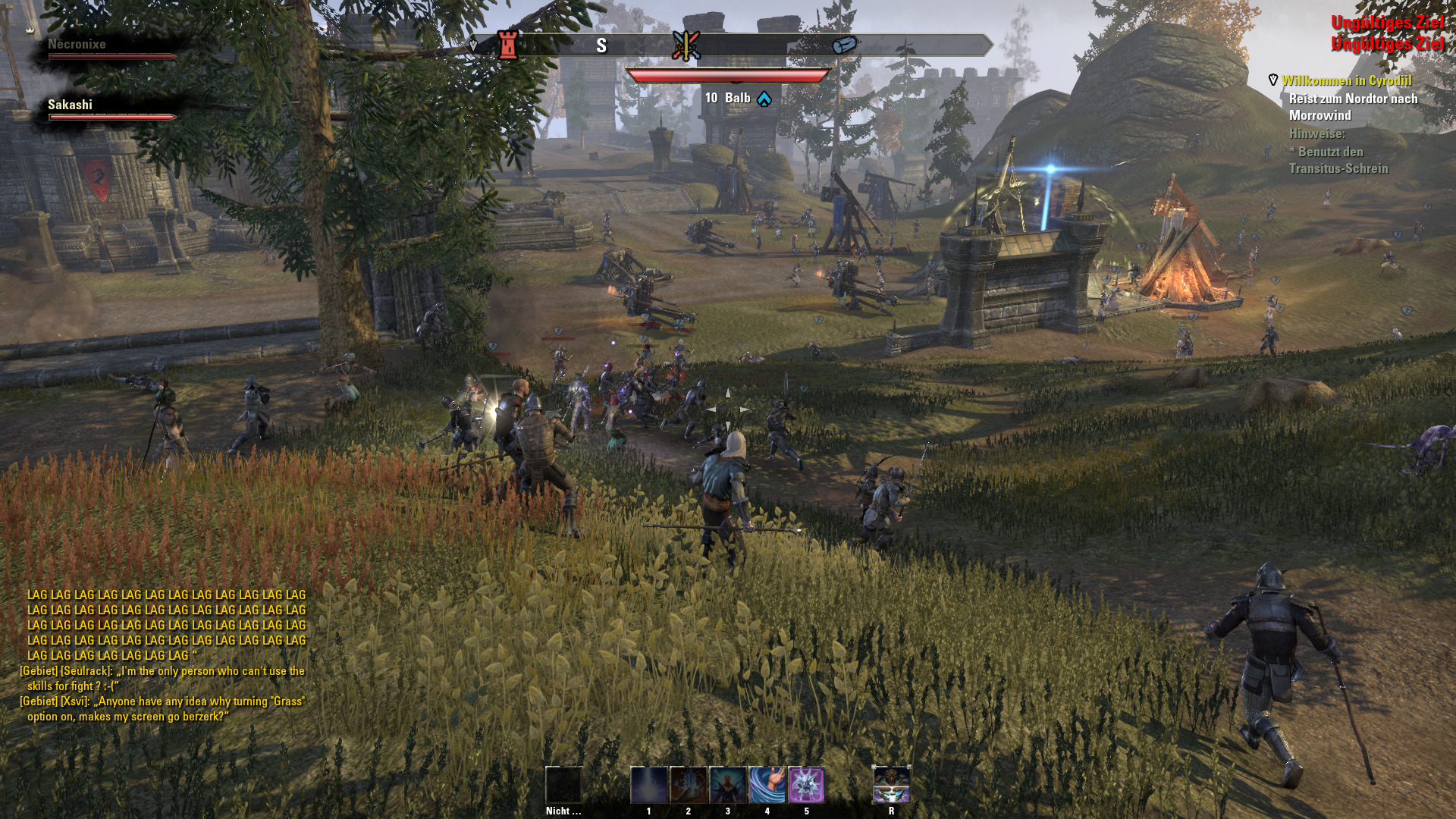
Task: Use the winged sorcerer ability
Action: [728, 785]
